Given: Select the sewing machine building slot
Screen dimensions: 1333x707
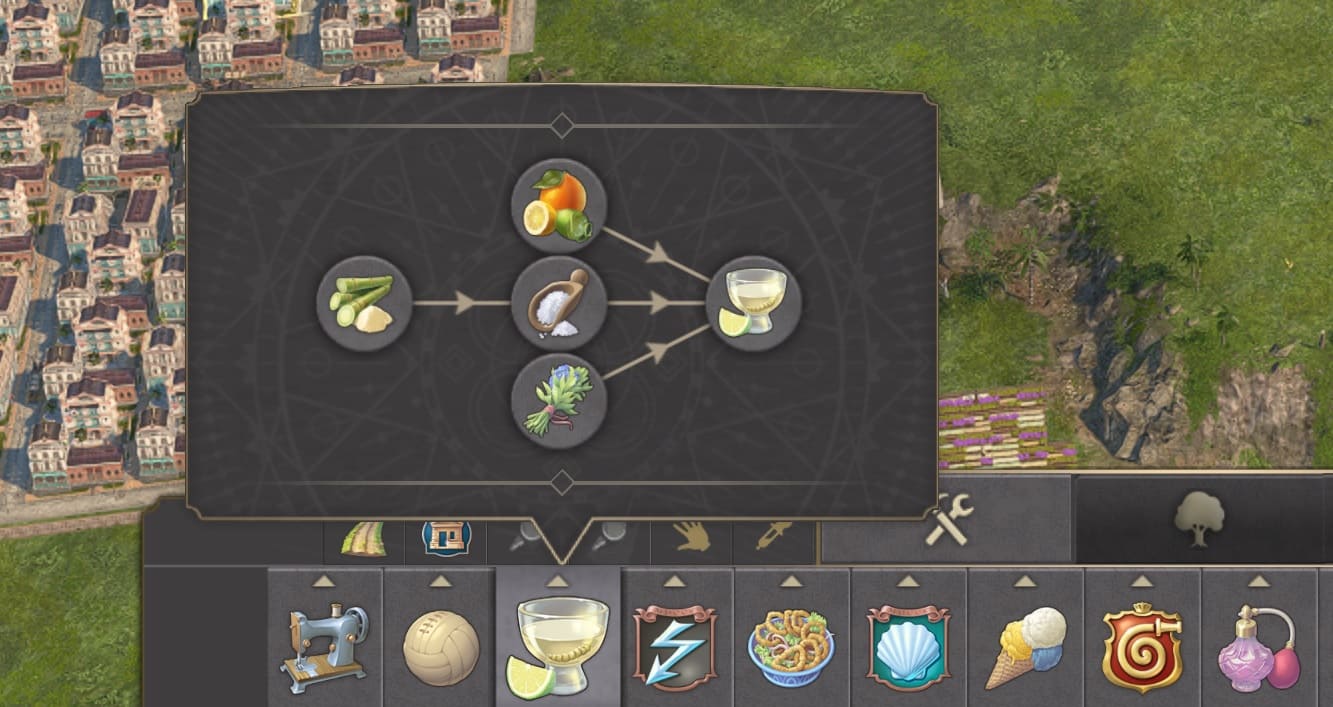Looking at the screenshot, I should pos(325,646).
